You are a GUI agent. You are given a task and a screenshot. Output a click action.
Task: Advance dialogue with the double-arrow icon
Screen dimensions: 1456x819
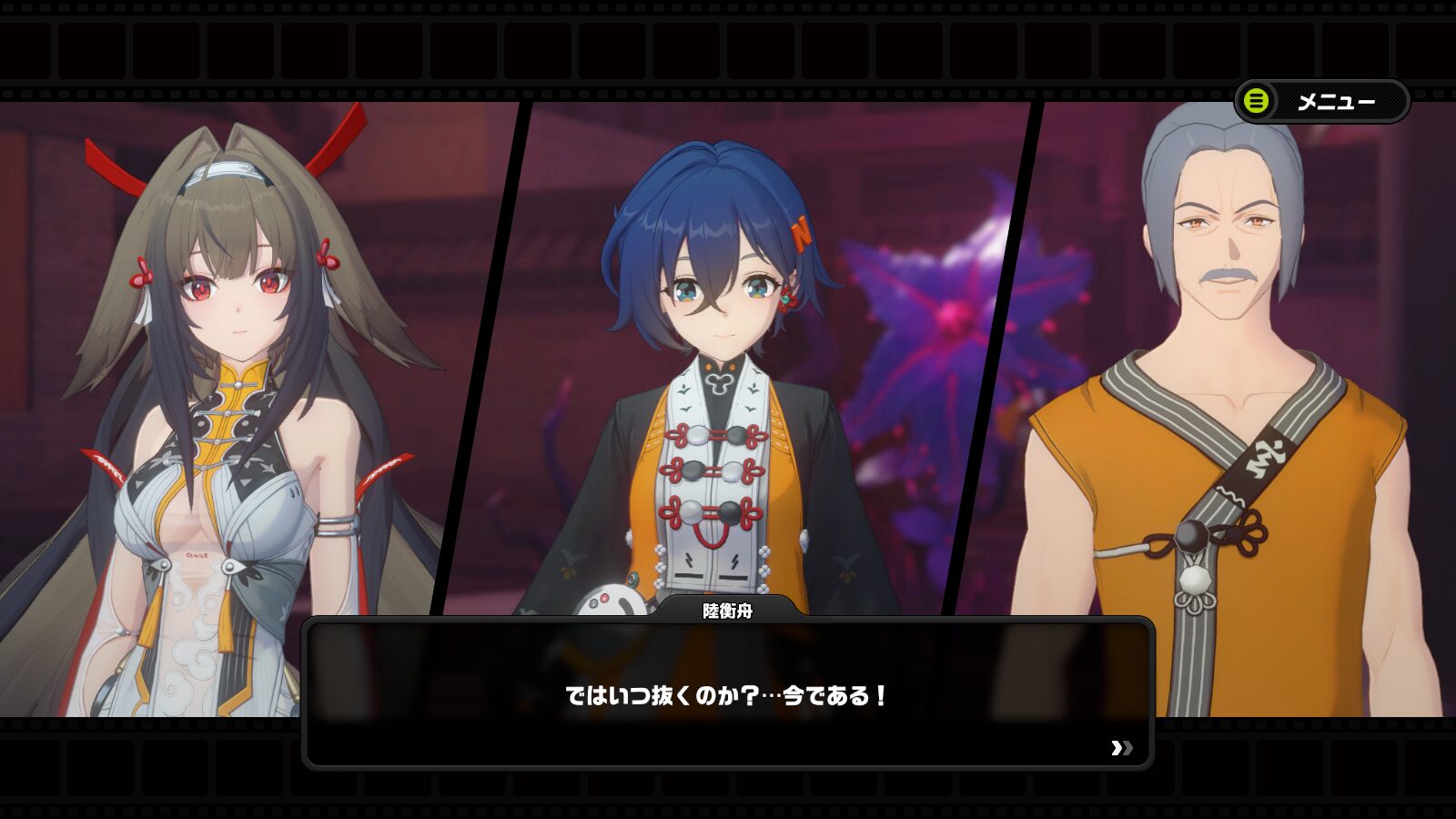coord(1121,748)
